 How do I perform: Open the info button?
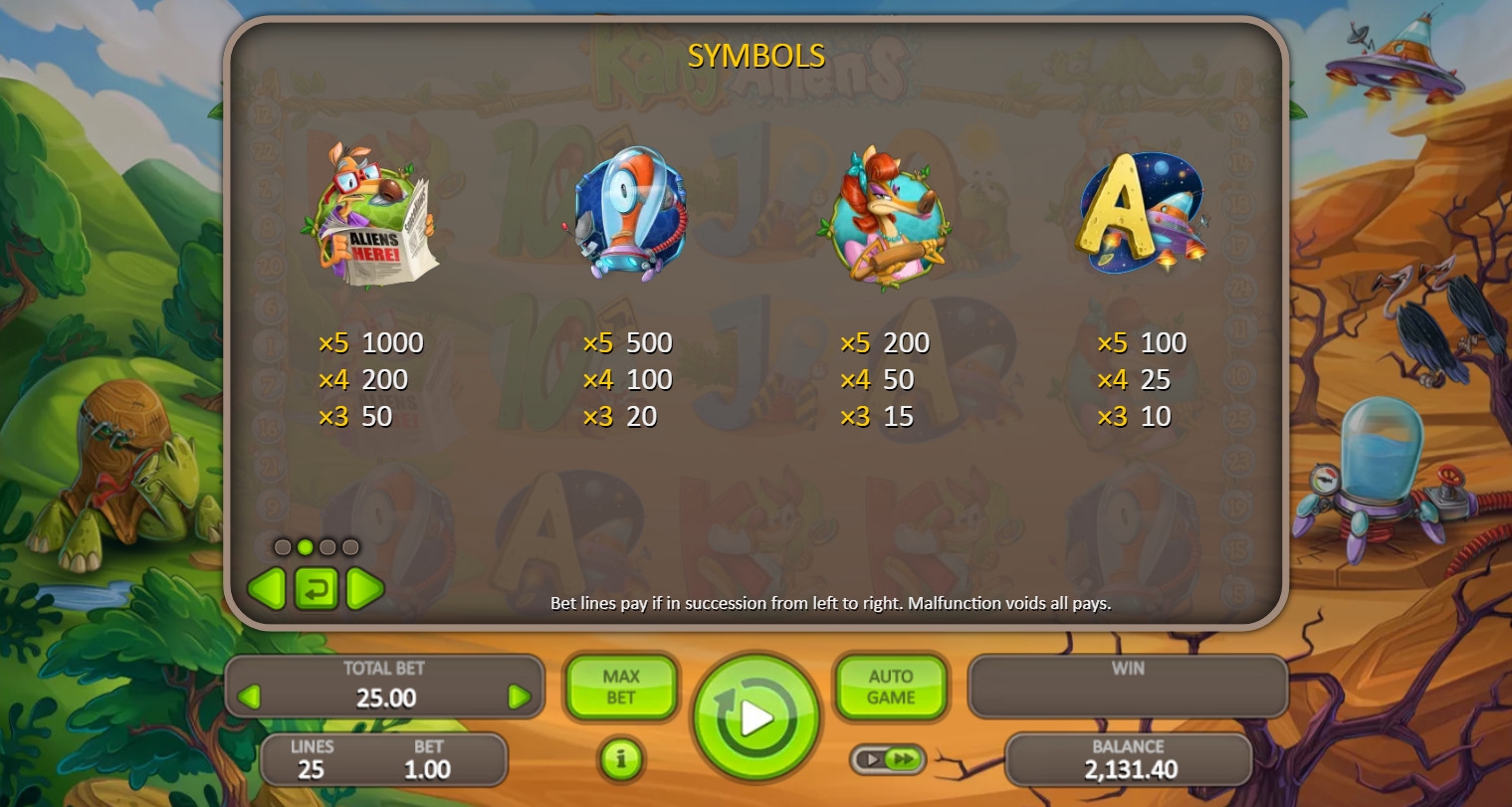tap(620, 760)
